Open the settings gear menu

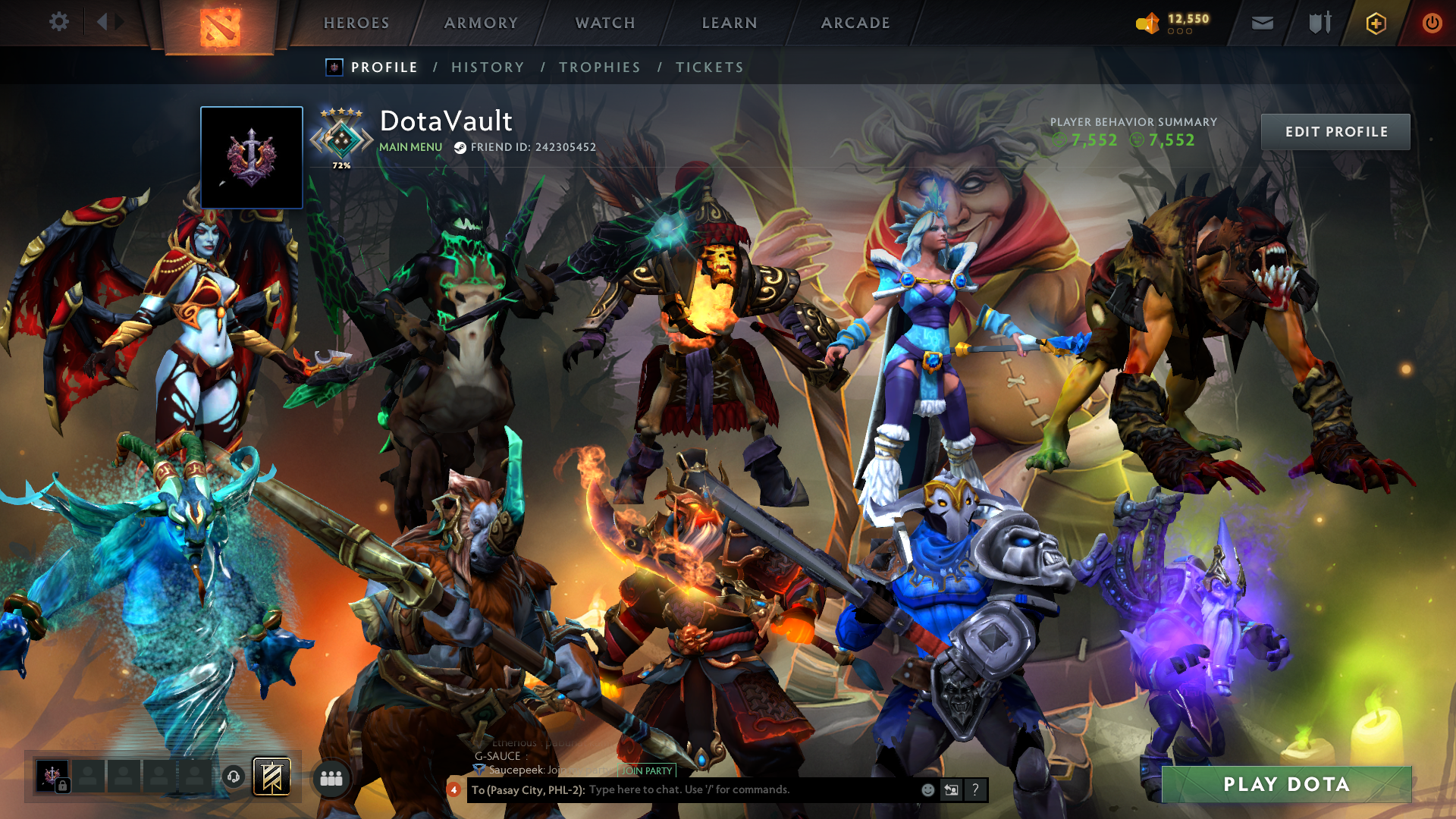(x=58, y=22)
